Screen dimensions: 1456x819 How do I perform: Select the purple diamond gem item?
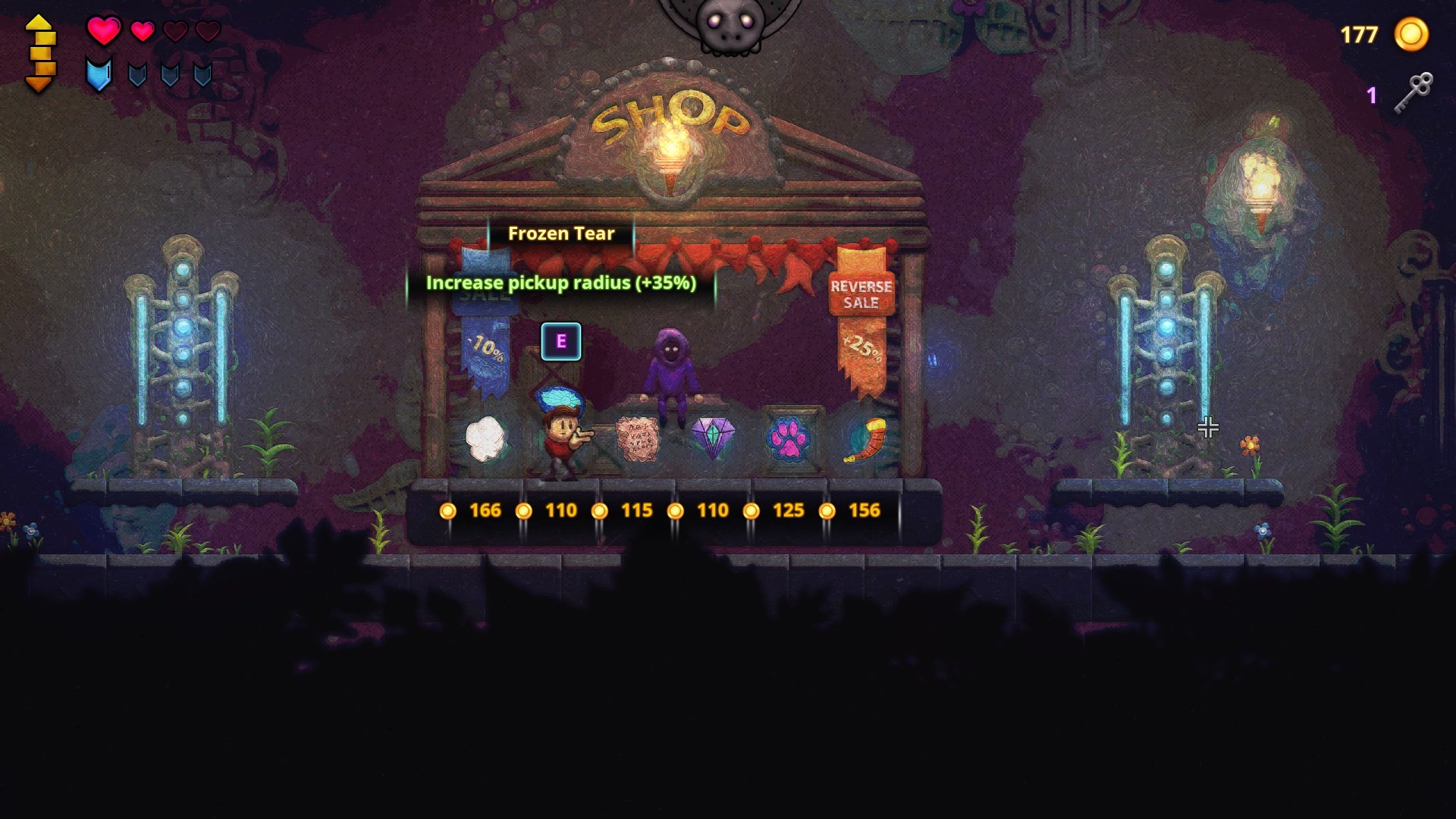click(x=714, y=435)
